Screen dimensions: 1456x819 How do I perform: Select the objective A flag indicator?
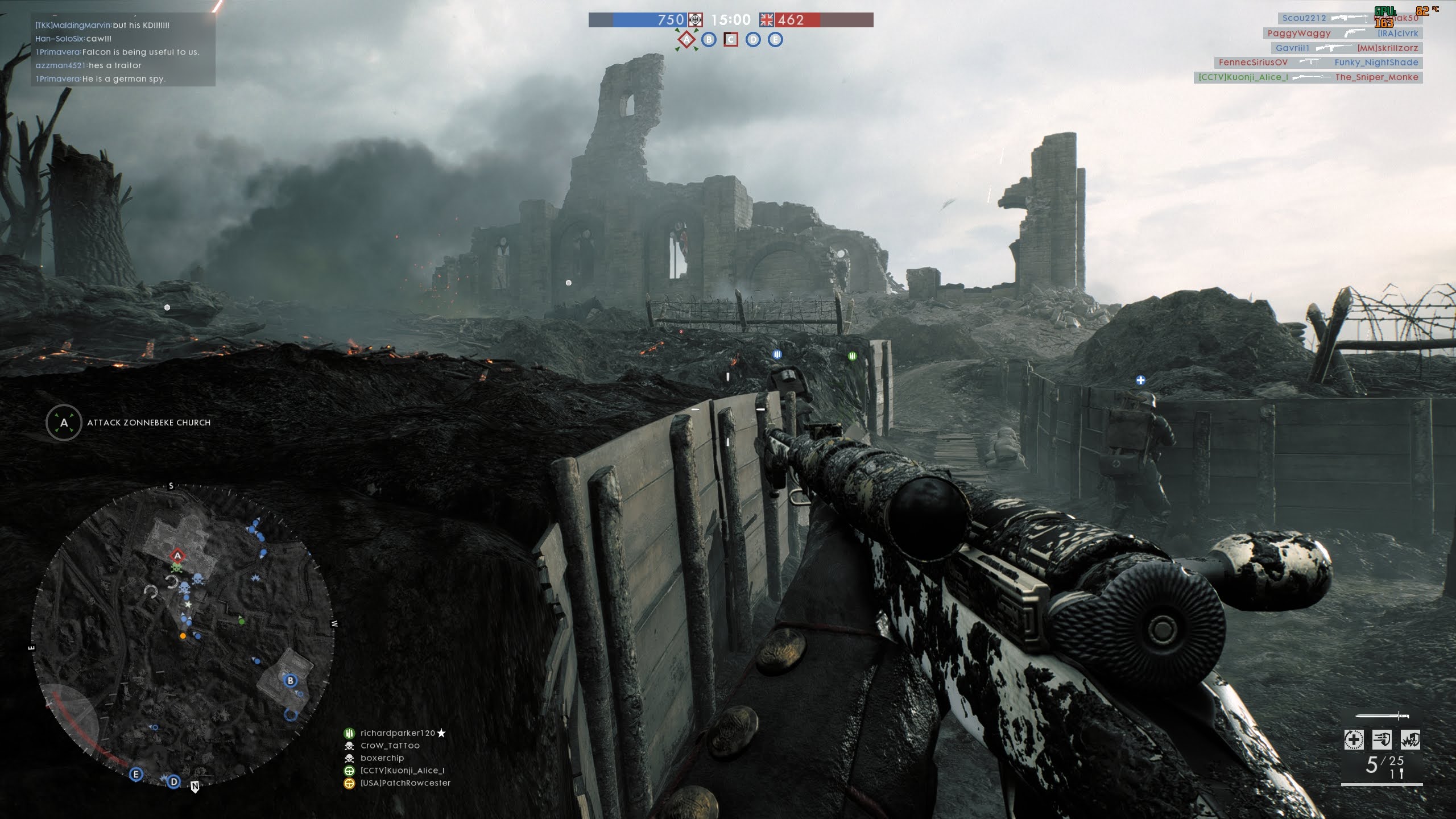686,40
